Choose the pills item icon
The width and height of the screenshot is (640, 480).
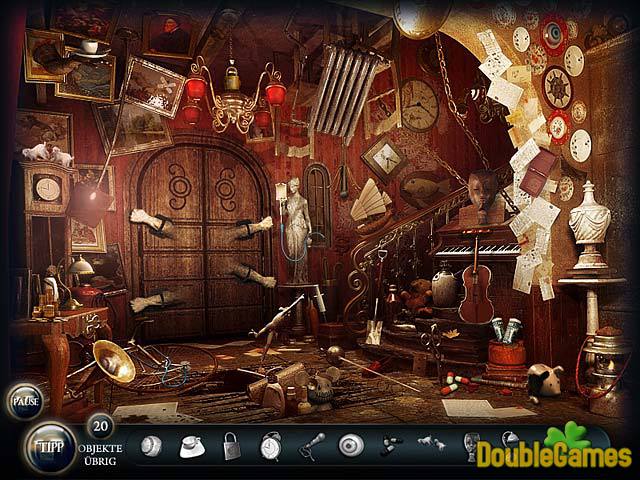point(391,444)
